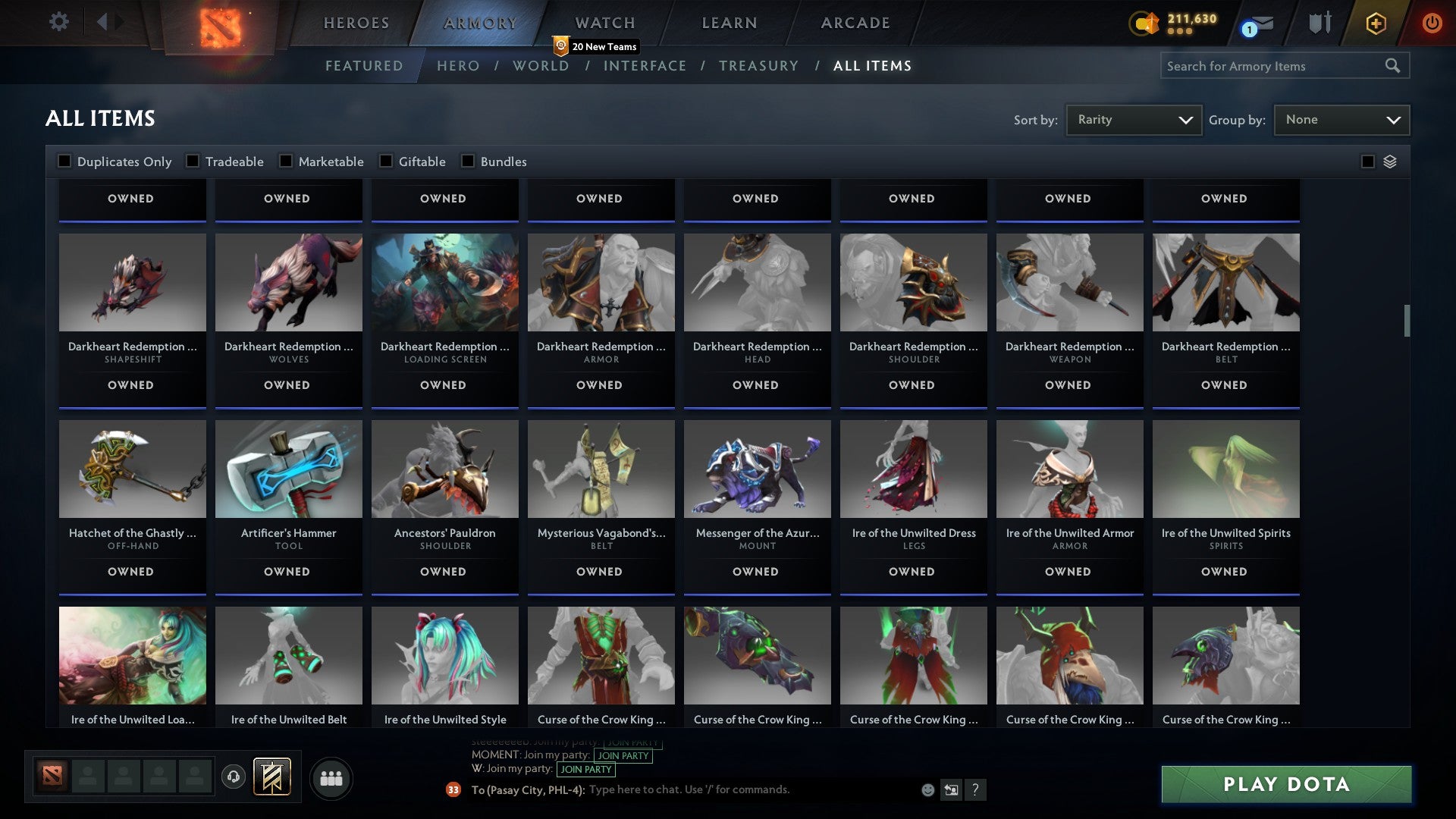Enable the Duplicates Only checkbox

[64, 161]
